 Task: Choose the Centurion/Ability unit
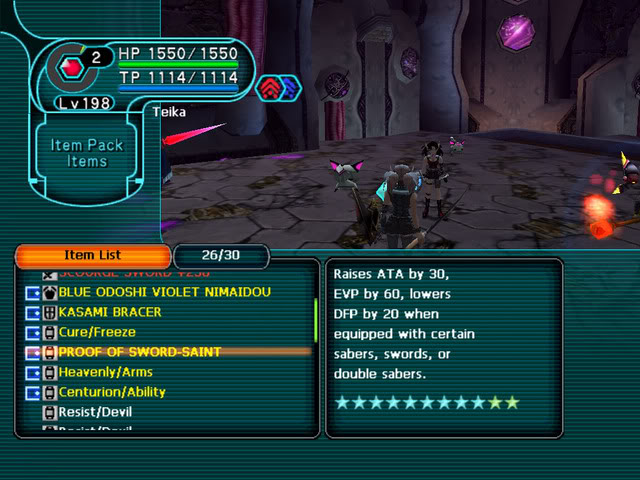click(112, 392)
